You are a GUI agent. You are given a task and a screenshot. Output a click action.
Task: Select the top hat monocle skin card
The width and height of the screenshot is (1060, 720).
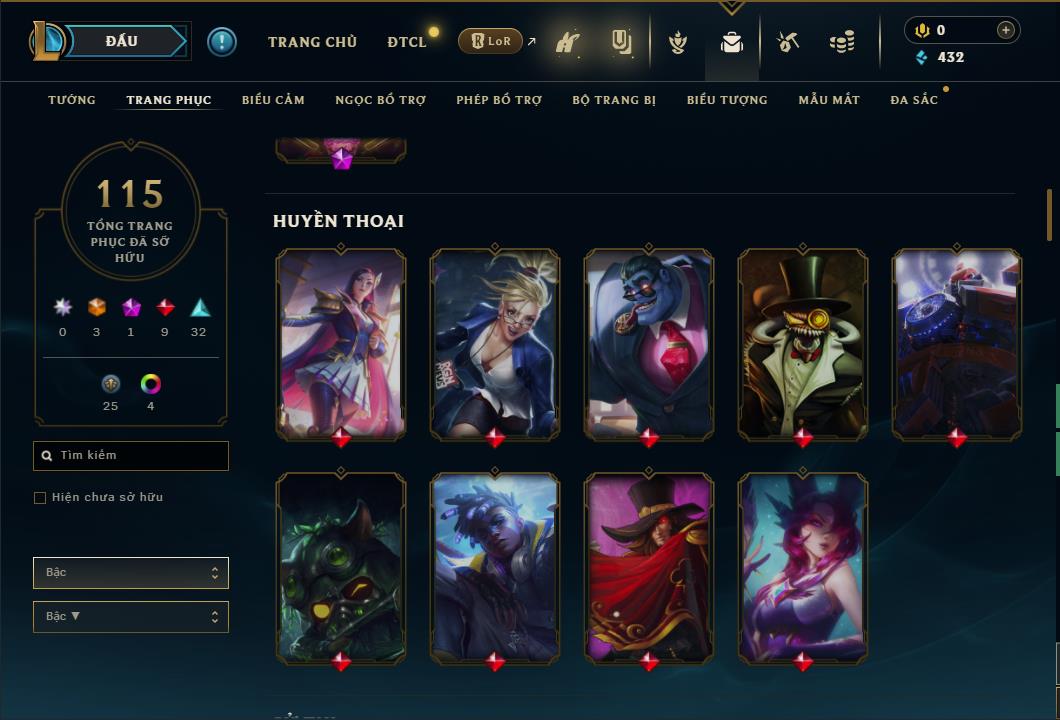[x=803, y=343]
